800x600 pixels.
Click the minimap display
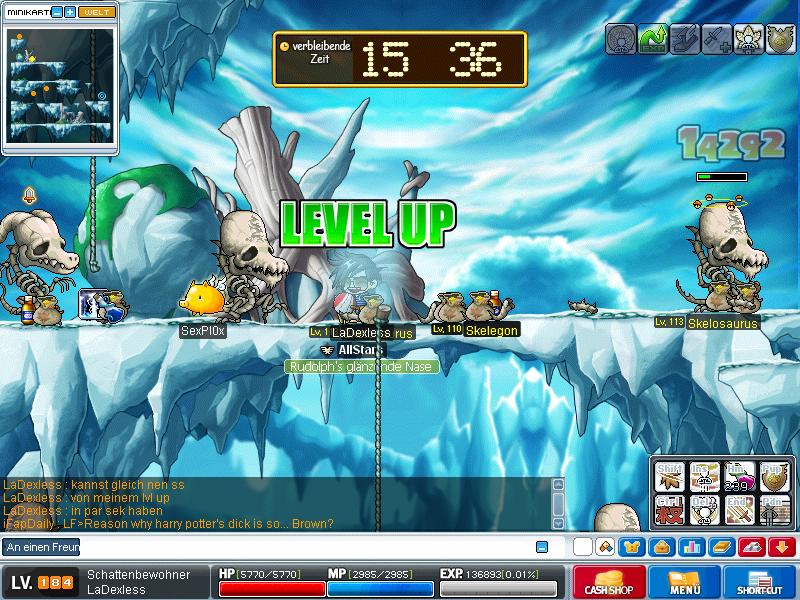[58, 85]
